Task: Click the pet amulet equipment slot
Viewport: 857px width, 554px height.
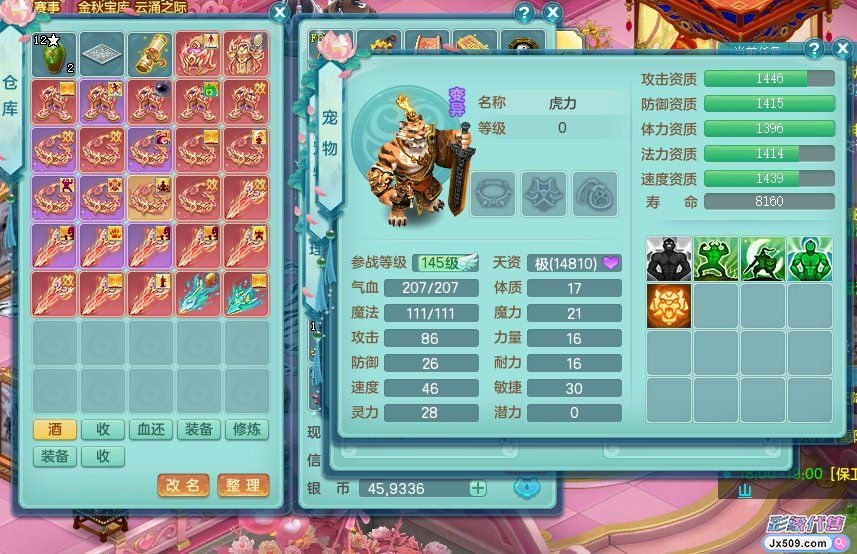Action: click(594, 192)
